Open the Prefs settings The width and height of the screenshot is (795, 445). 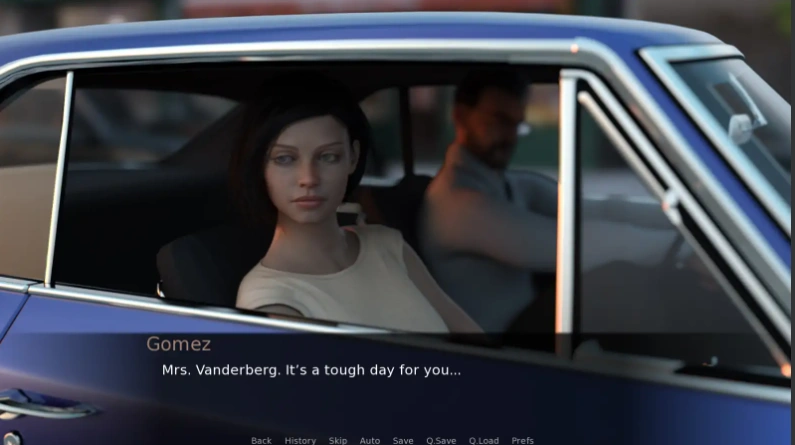click(x=523, y=440)
